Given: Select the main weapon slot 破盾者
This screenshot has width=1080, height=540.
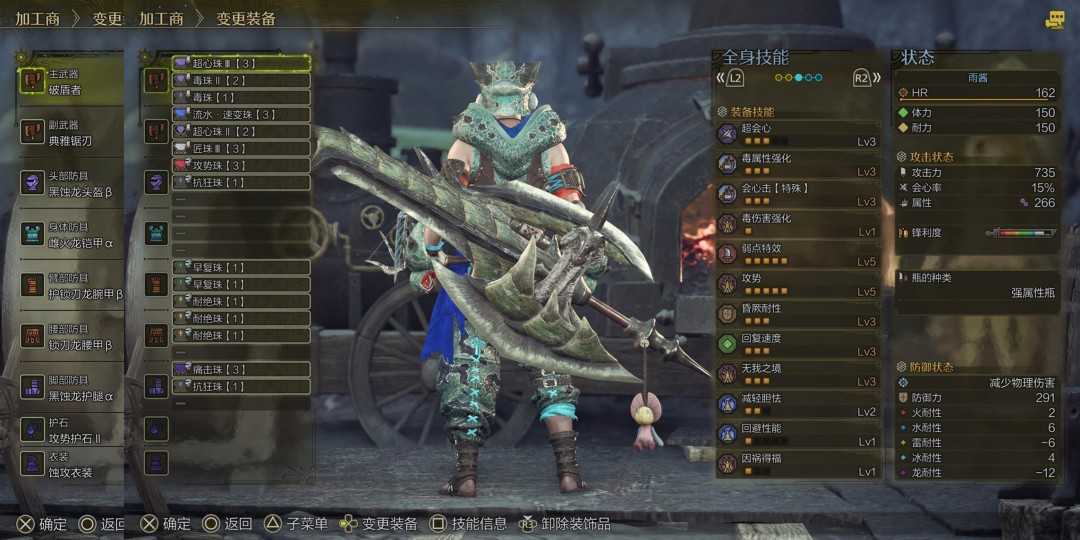Looking at the screenshot, I should click(x=70, y=82).
